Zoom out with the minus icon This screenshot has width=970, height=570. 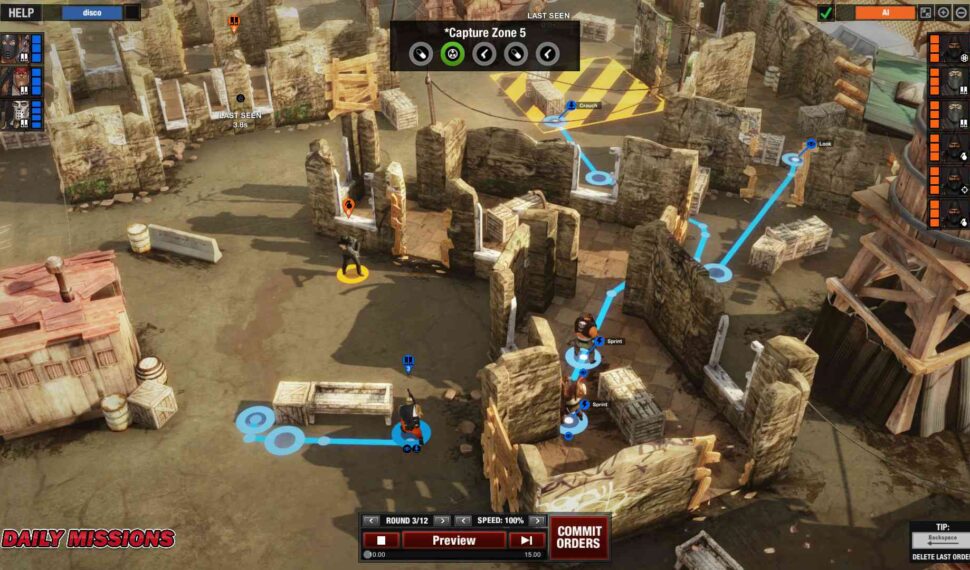coord(960,13)
